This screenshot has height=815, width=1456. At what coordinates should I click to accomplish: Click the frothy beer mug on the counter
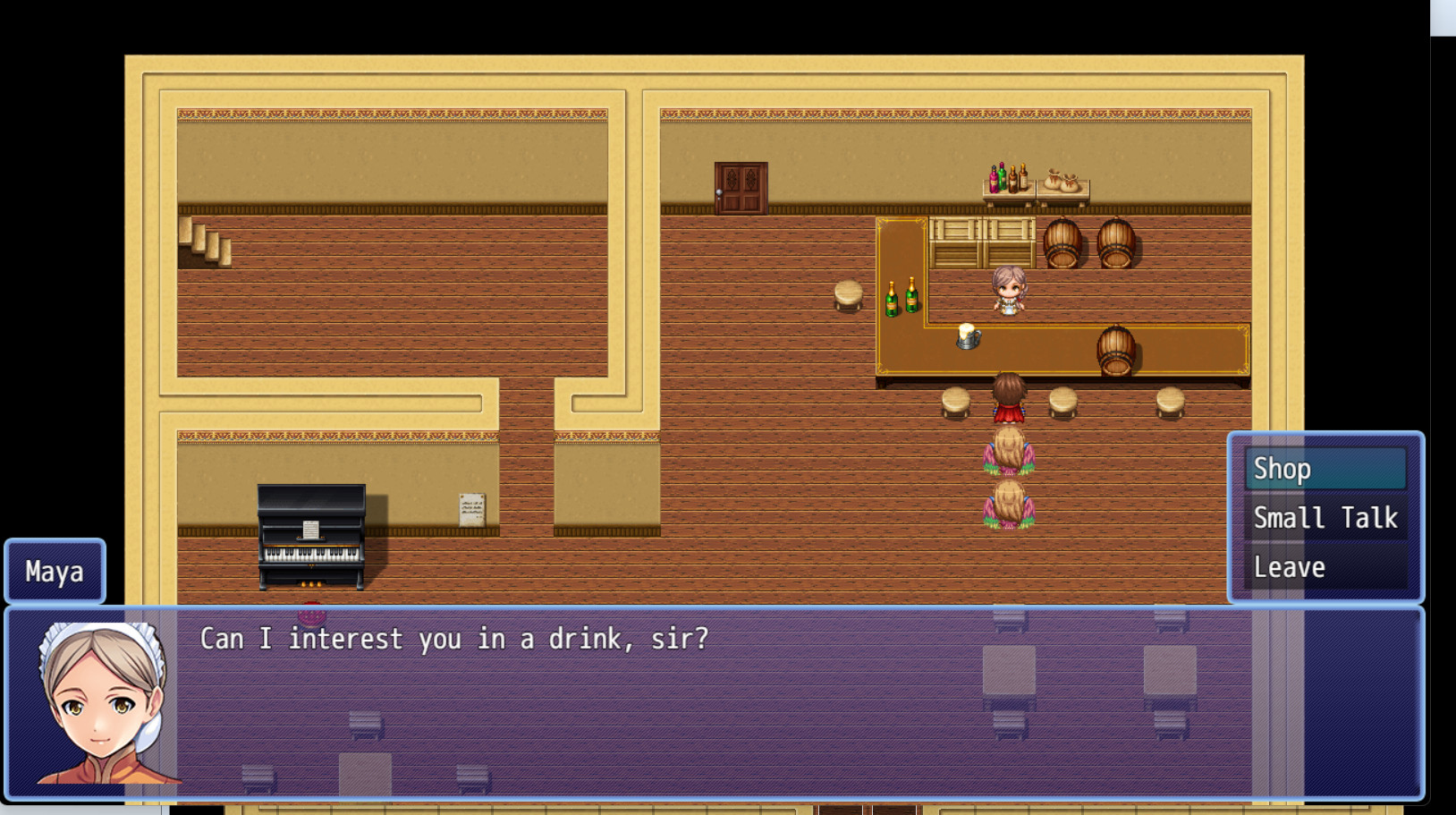969,335
